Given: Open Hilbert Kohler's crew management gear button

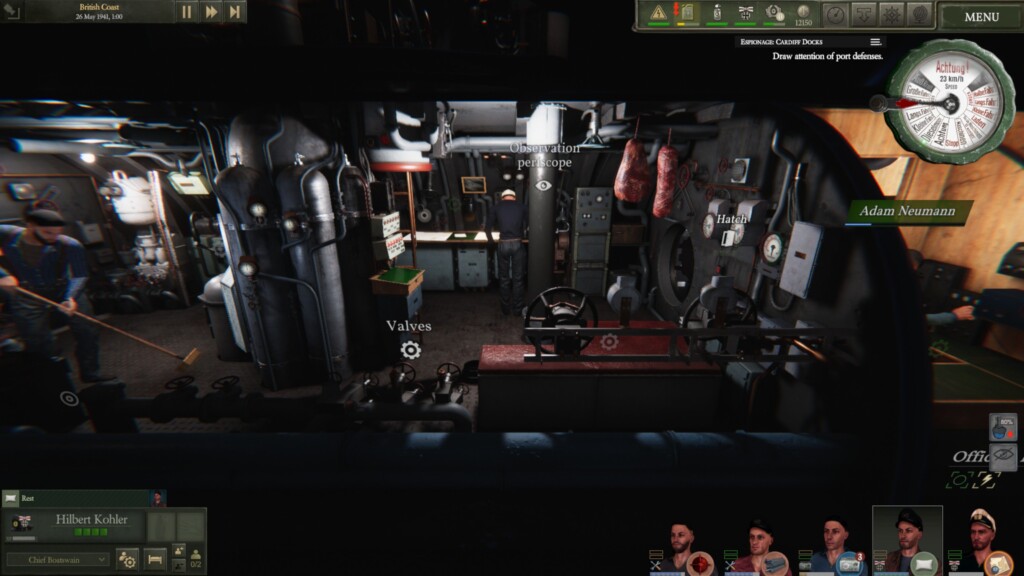Looking at the screenshot, I should pyautogui.click(x=128, y=559).
